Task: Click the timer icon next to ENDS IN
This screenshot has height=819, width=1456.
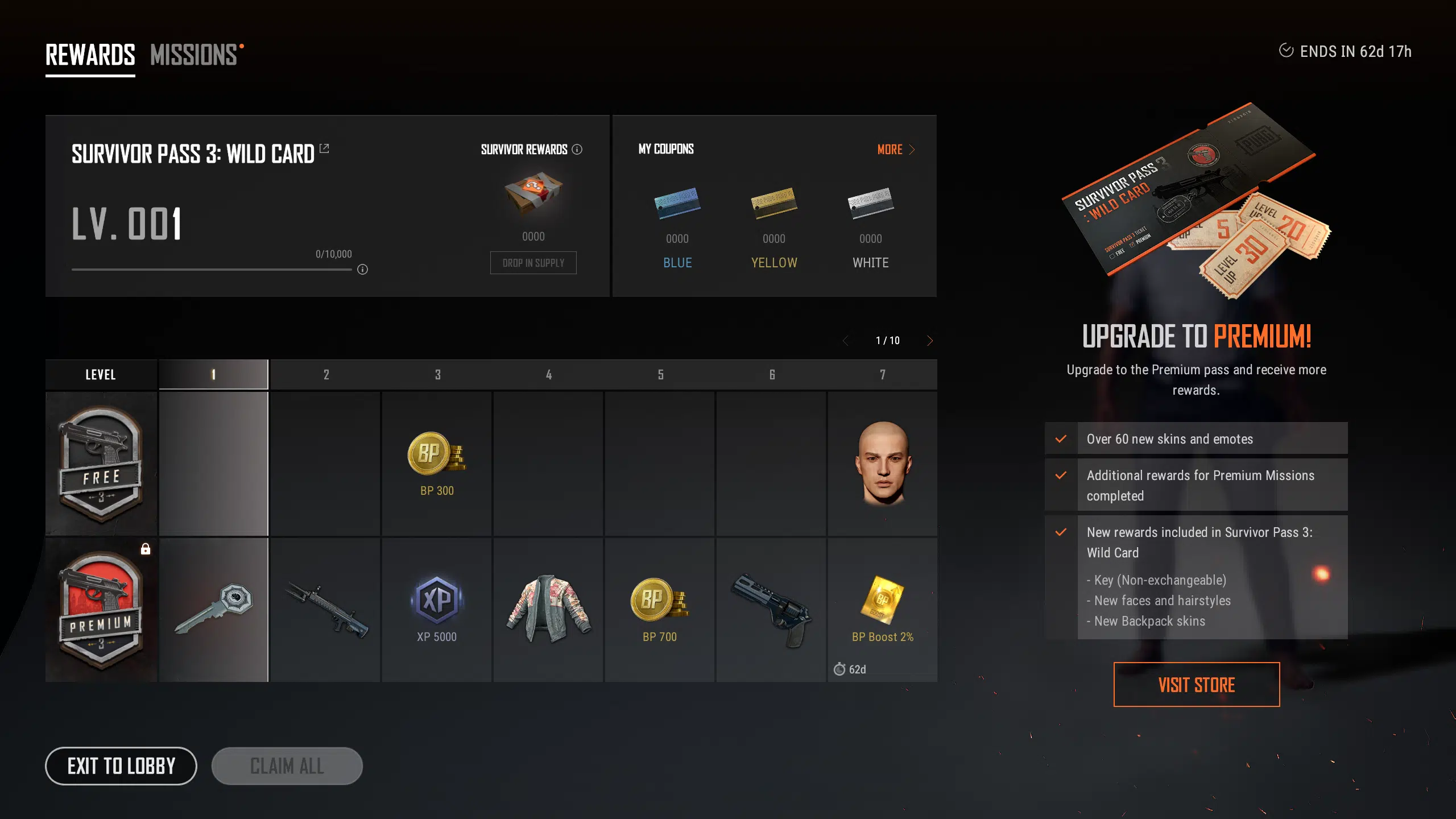Action: pyautogui.click(x=1286, y=51)
